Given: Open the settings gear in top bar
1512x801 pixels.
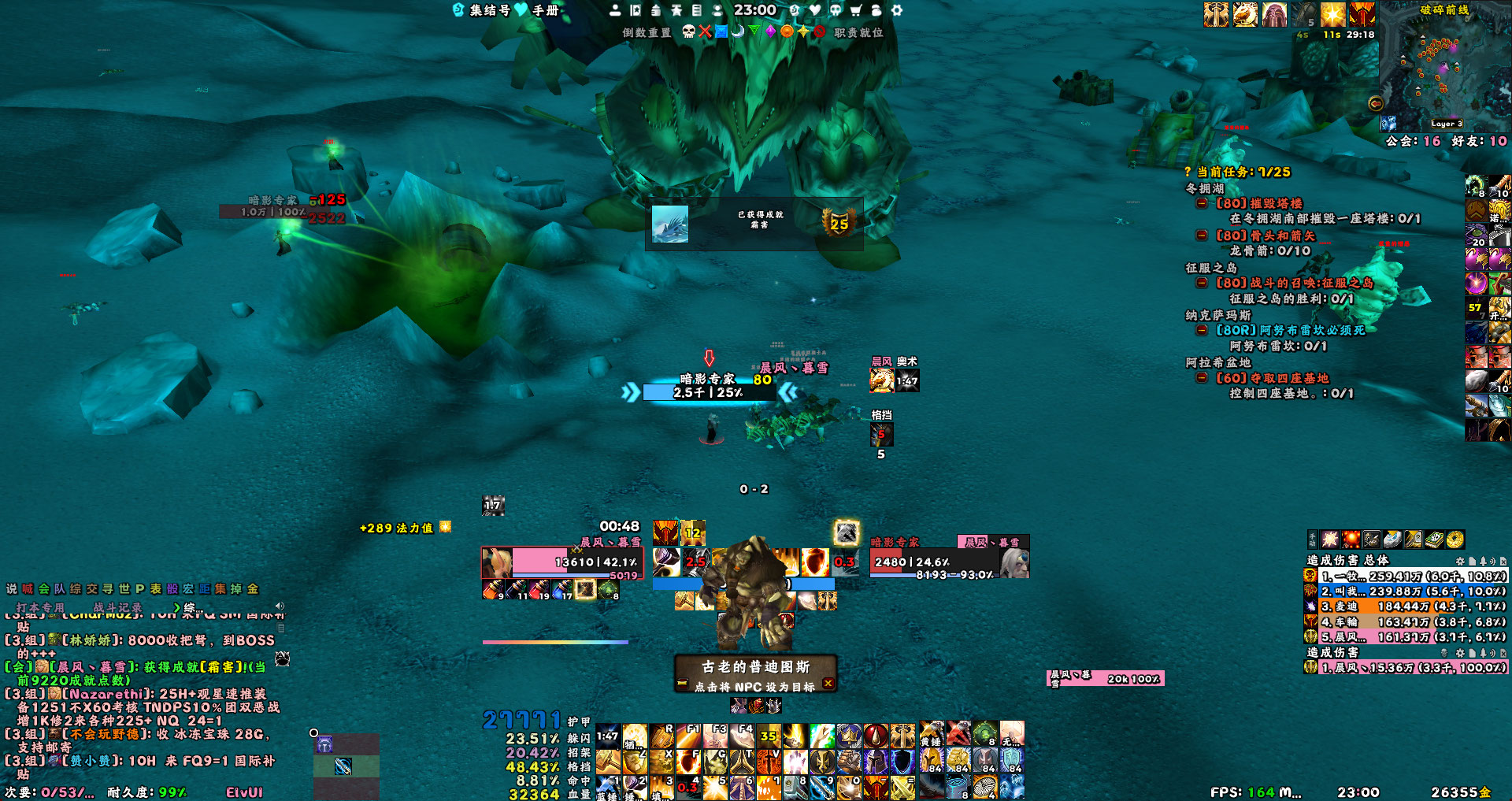Looking at the screenshot, I should coord(896,10).
